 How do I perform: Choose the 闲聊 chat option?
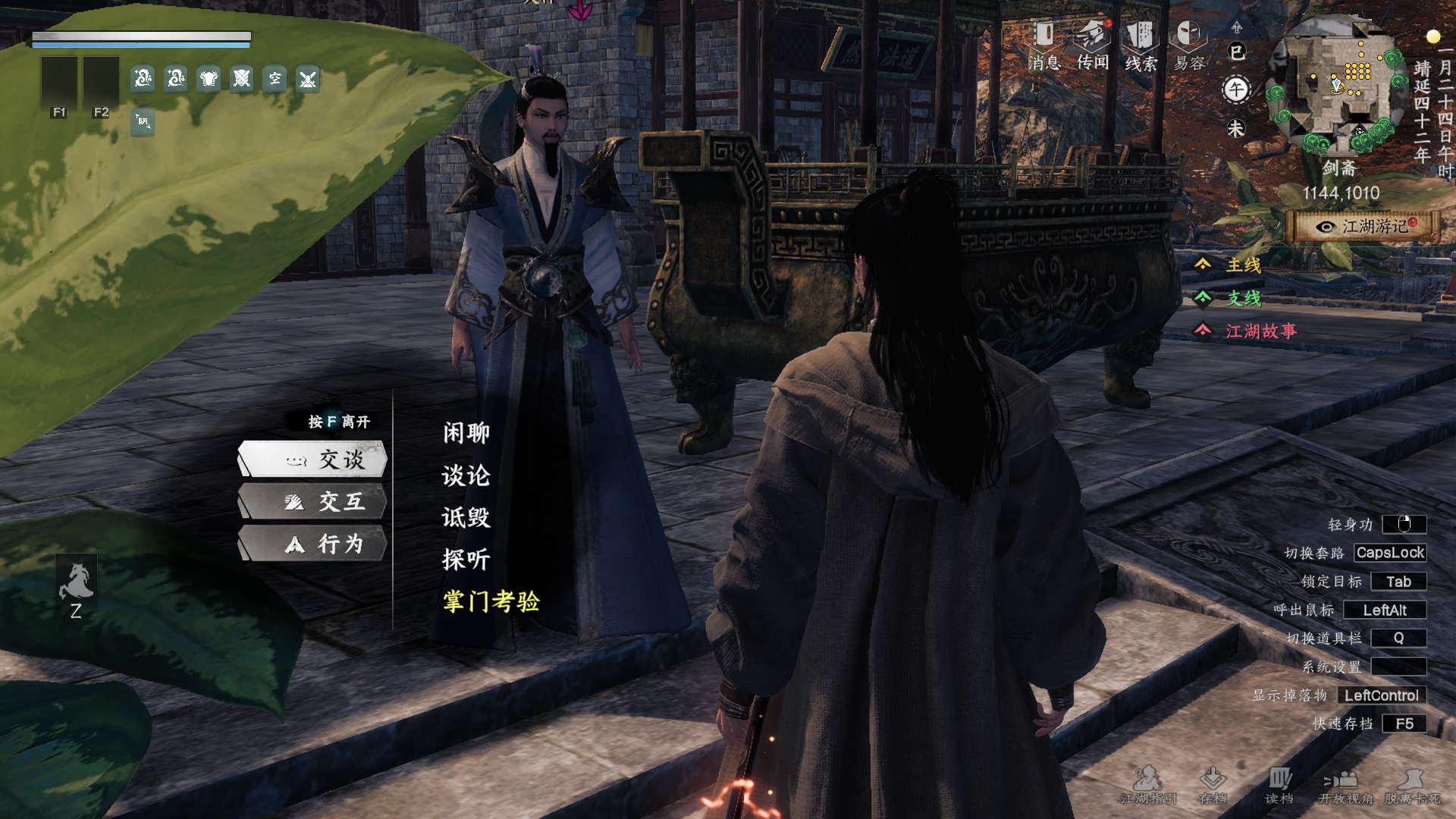(x=466, y=433)
